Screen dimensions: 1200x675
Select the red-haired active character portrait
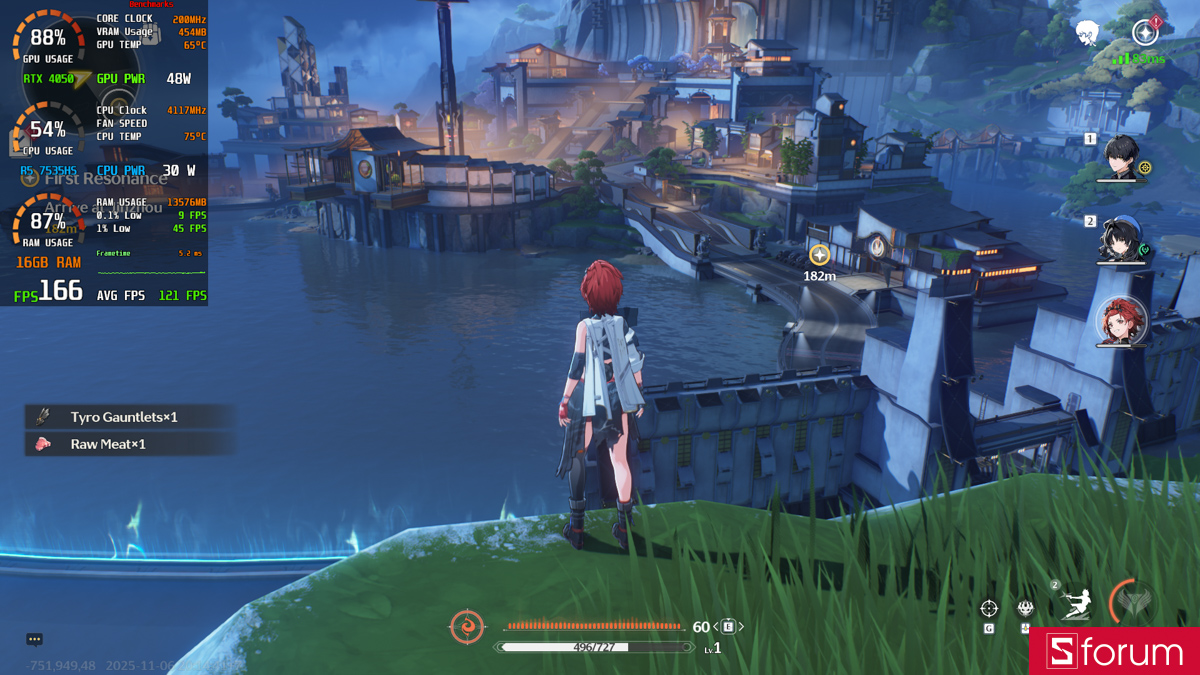(x=1120, y=321)
